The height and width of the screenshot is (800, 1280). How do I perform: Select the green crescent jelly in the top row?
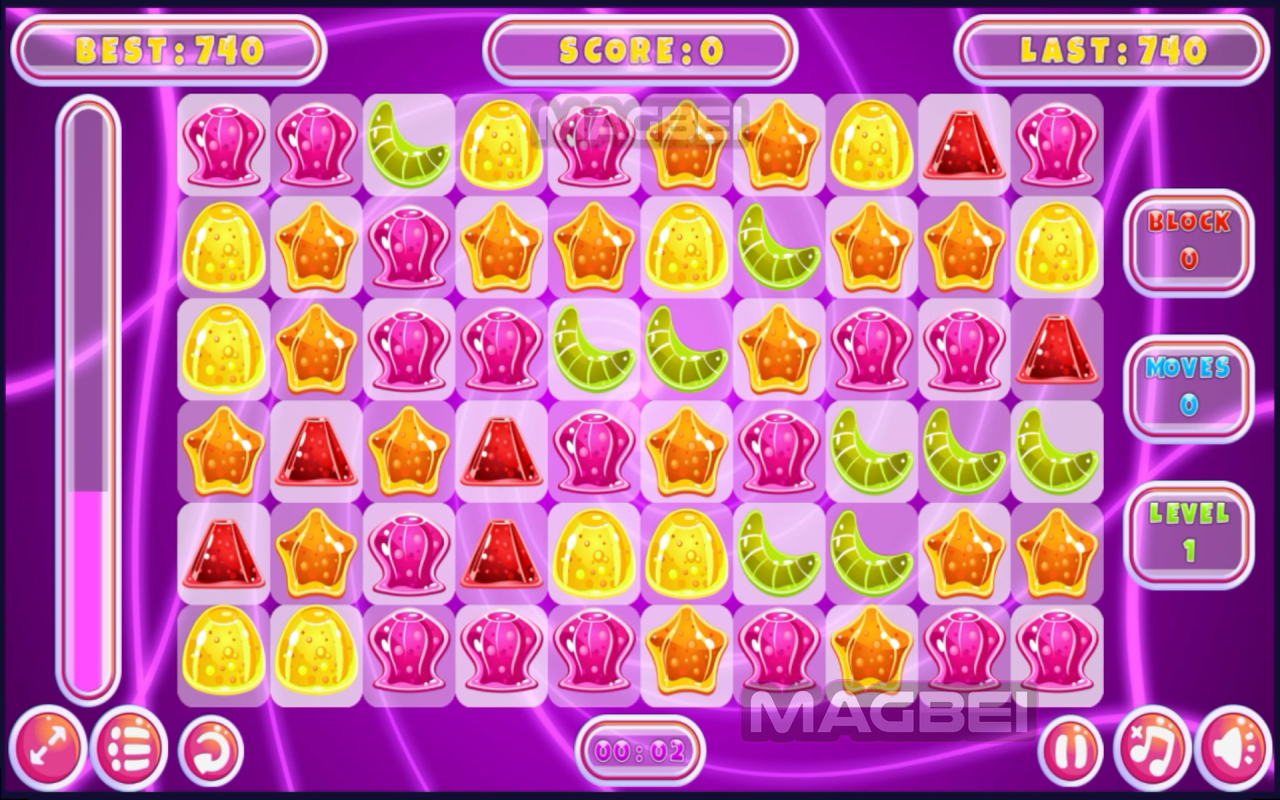(408, 145)
